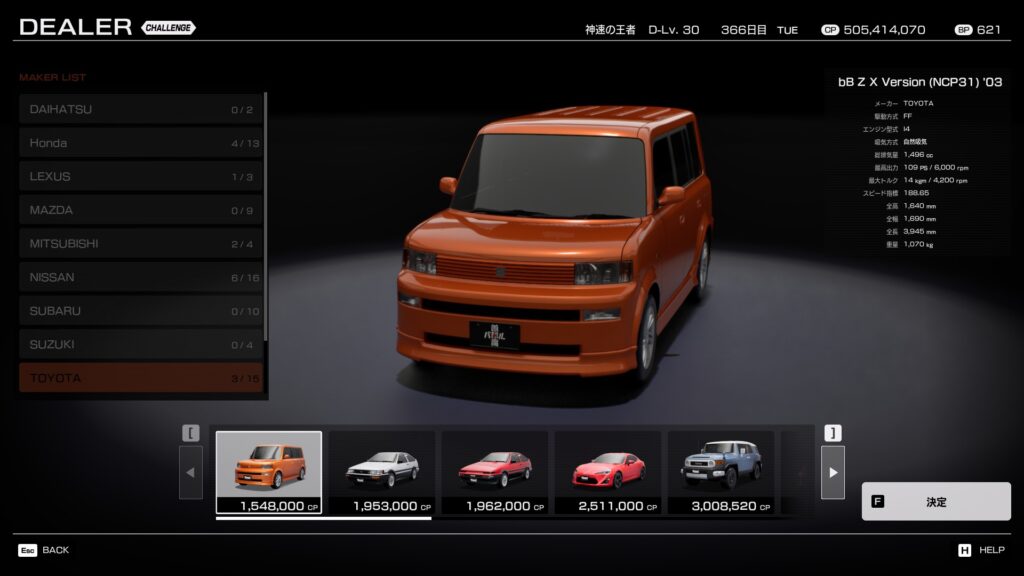Open the LEXUS maker entry
This screenshot has height=576, width=1024.
140,177
